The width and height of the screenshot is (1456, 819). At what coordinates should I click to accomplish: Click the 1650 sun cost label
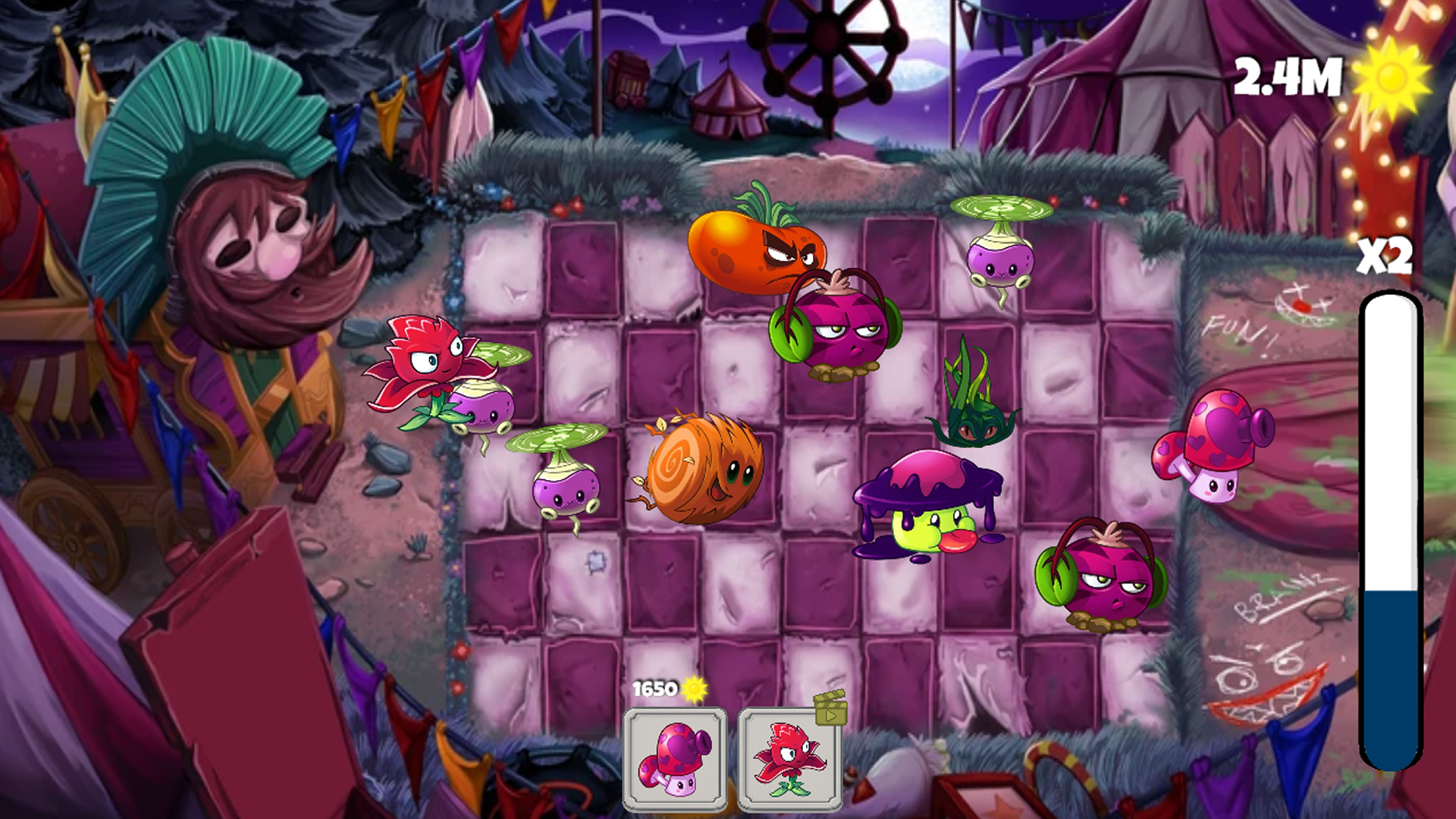click(656, 689)
